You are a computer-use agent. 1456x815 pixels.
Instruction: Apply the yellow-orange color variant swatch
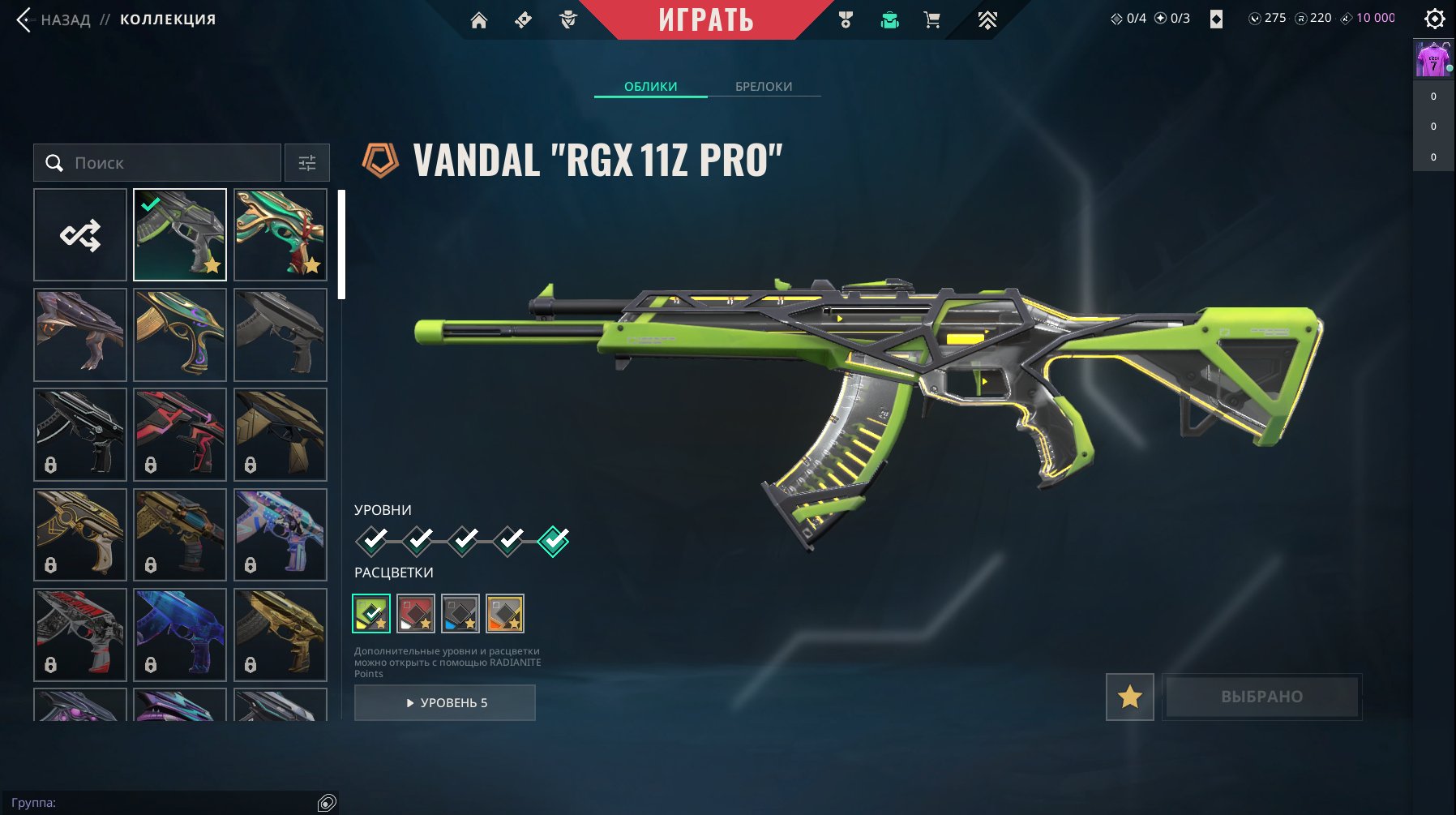(x=505, y=614)
